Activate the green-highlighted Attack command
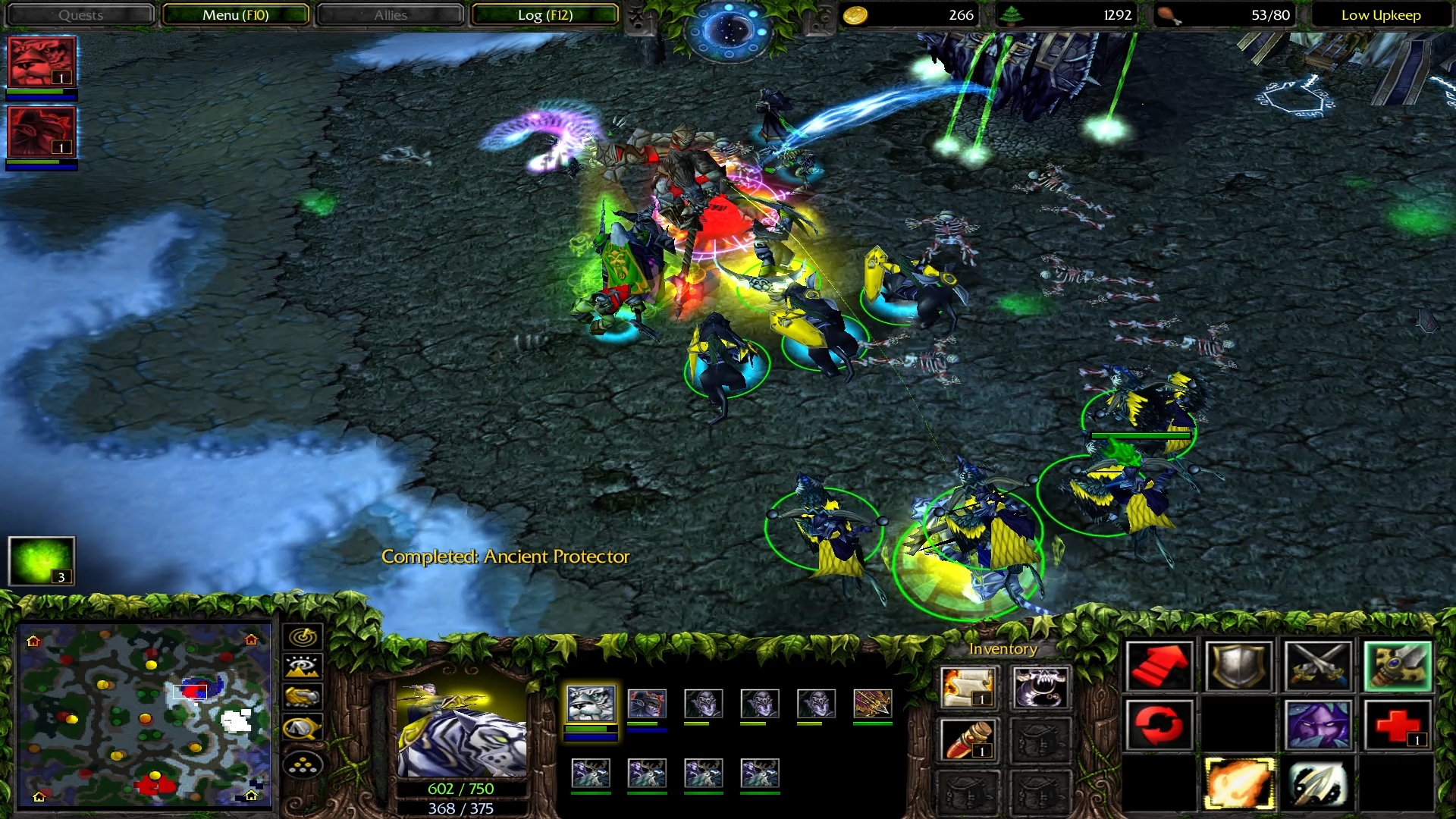1456x819 pixels. click(1397, 667)
